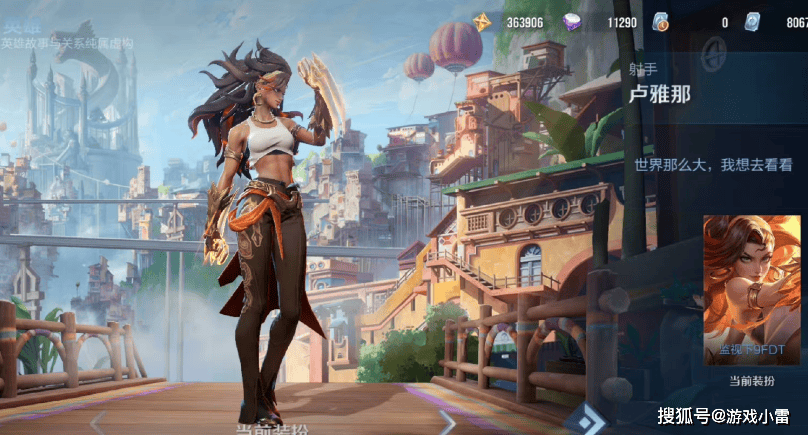The height and width of the screenshot is (435, 808).
Task: Tap the purple gem currency icon
Action: click(572, 22)
